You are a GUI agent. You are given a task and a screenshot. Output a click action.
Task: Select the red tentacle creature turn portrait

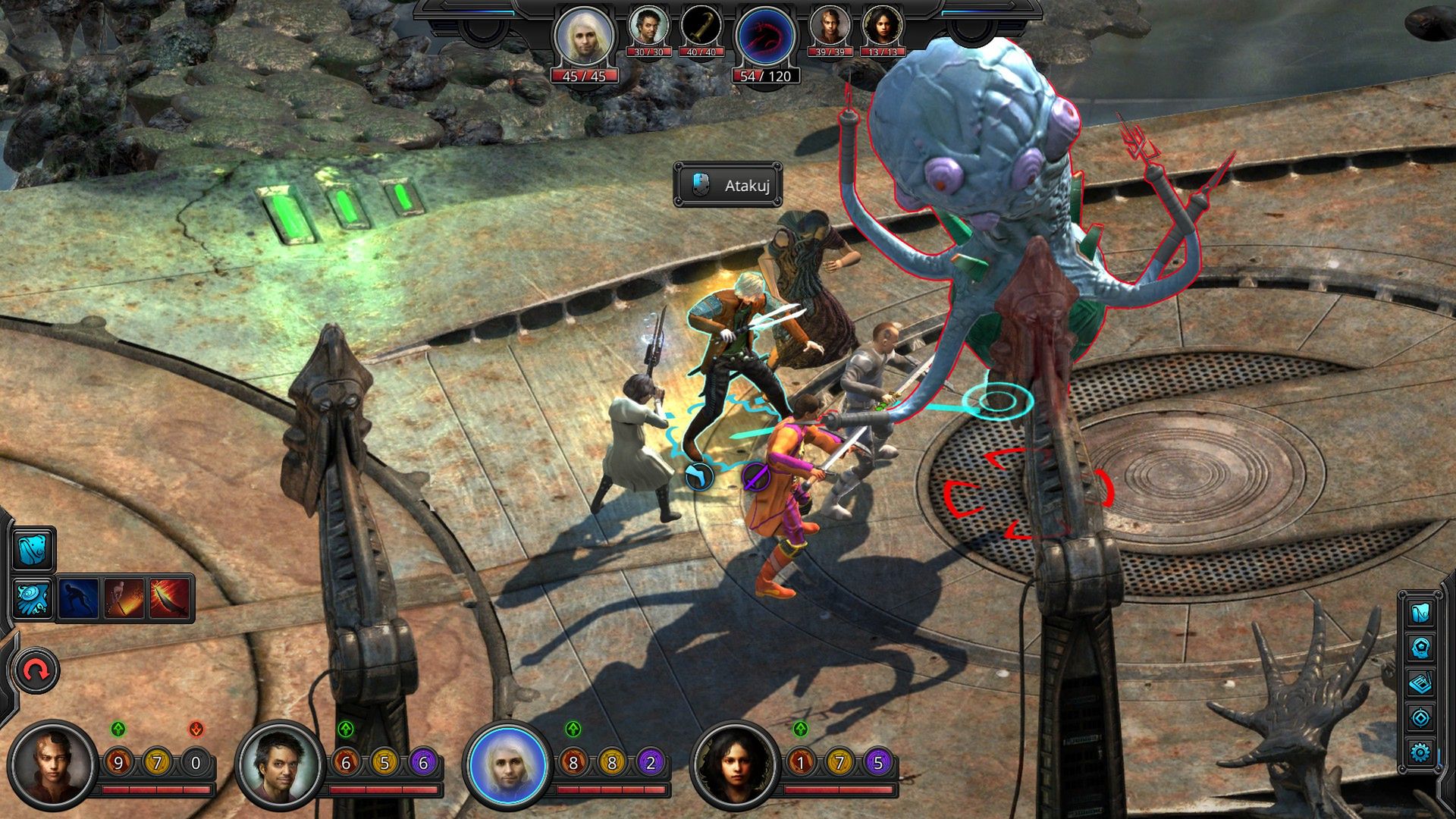point(765,36)
